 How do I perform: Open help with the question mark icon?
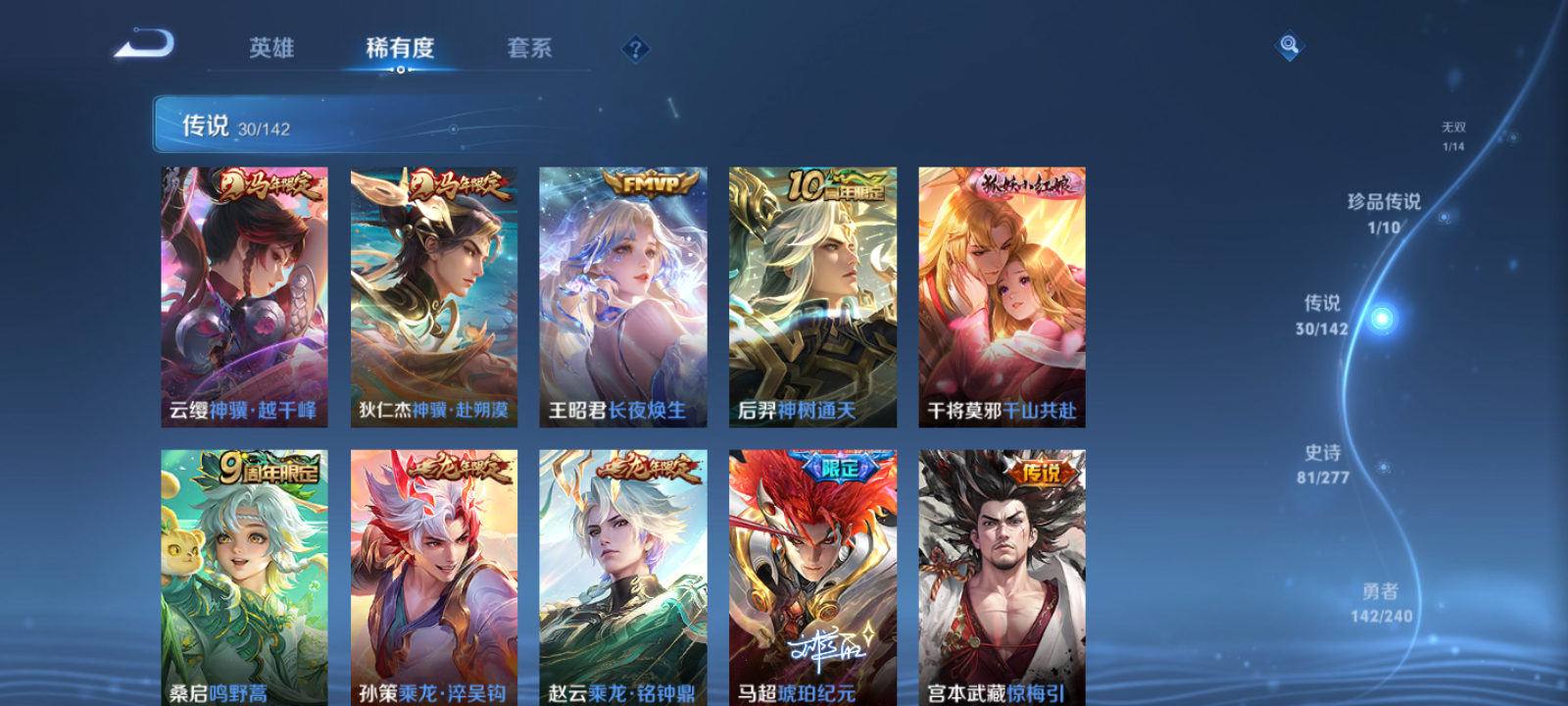coord(636,47)
